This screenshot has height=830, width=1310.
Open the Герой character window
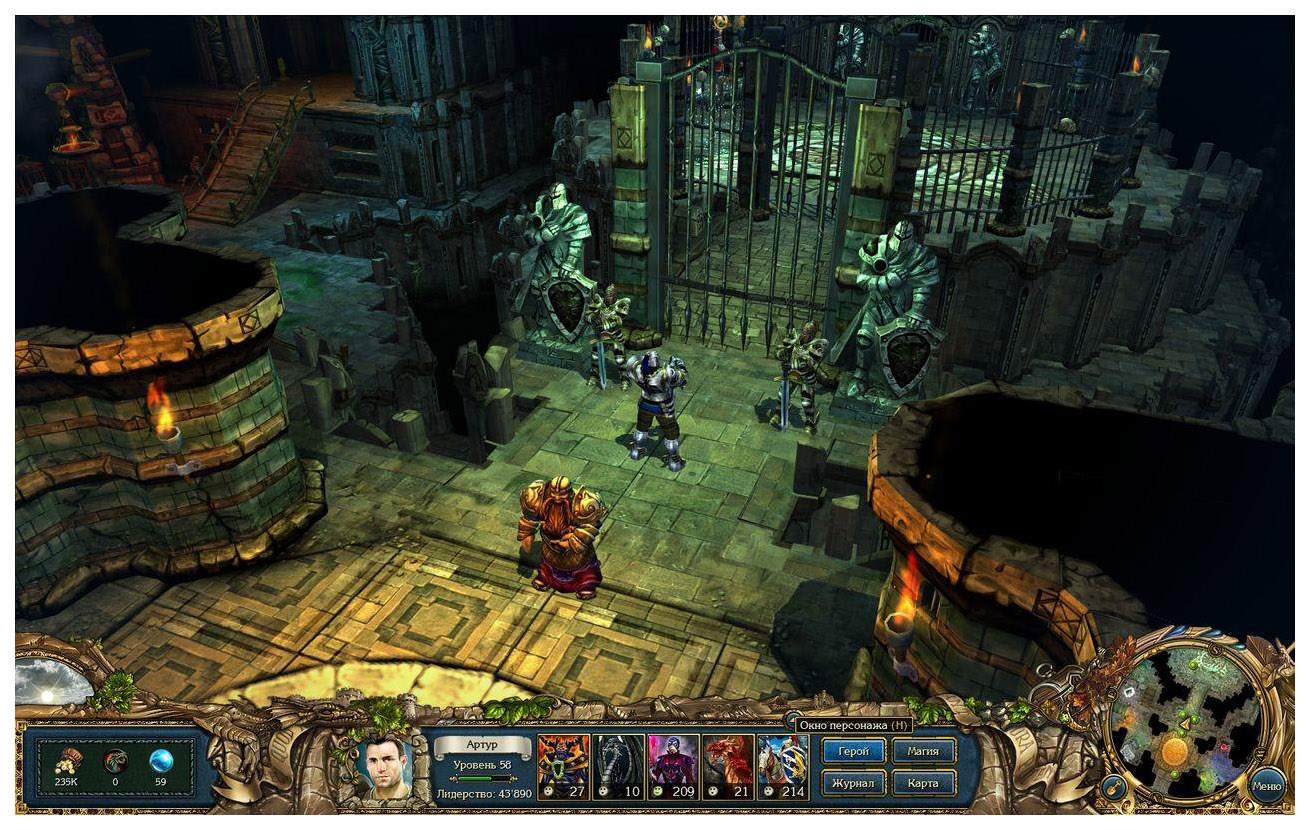[853, 751]
